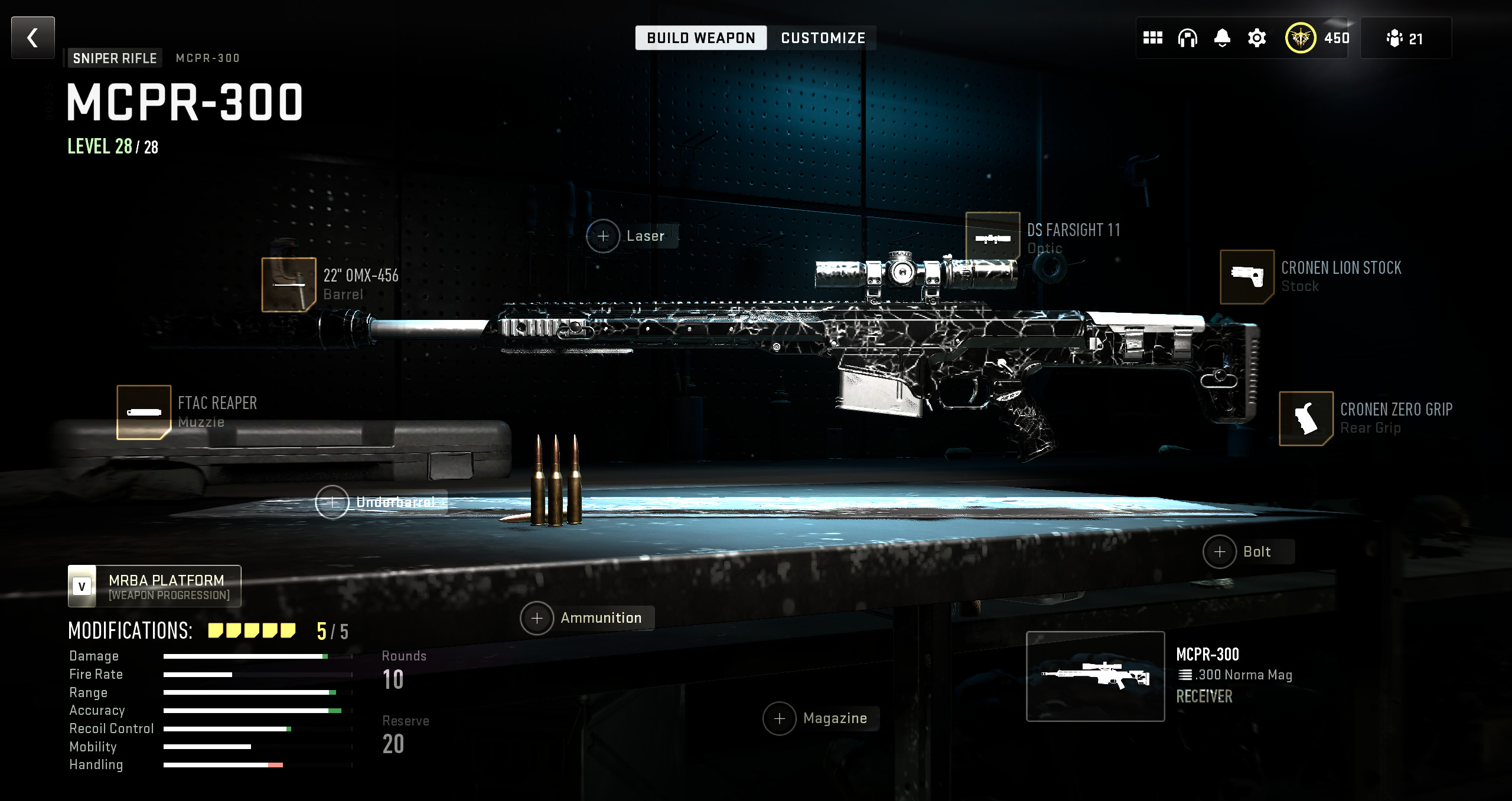Select the FTAC Reaper muzzle slot
The height and width of the screenshot is (801, 1512).
pyautogui.click(x=144, y=412)
